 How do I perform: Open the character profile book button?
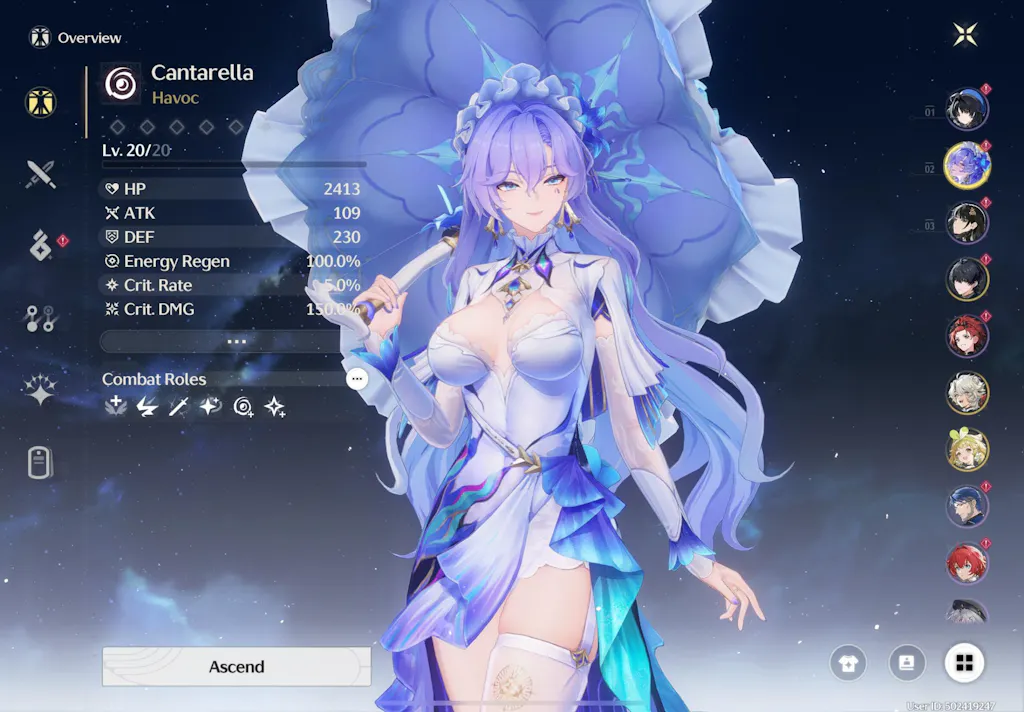click(x=907, y=662)
